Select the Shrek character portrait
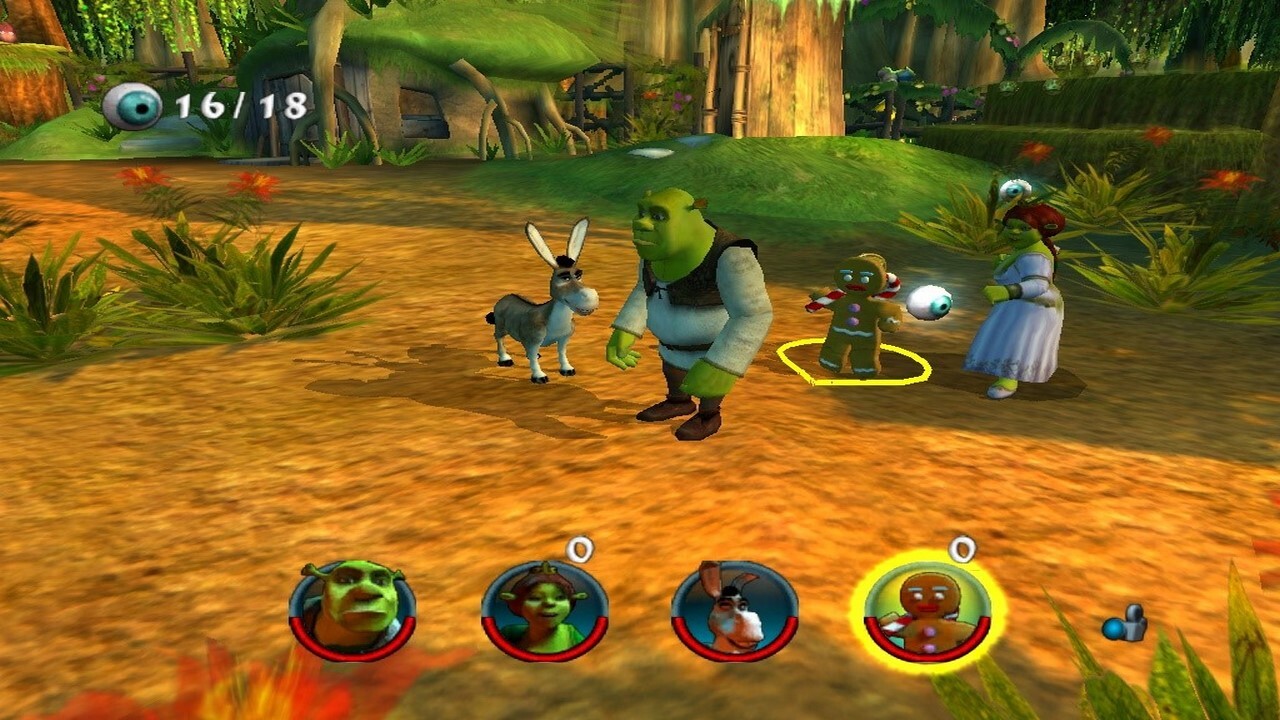1280x720 pixels. [x=352, y=610]
